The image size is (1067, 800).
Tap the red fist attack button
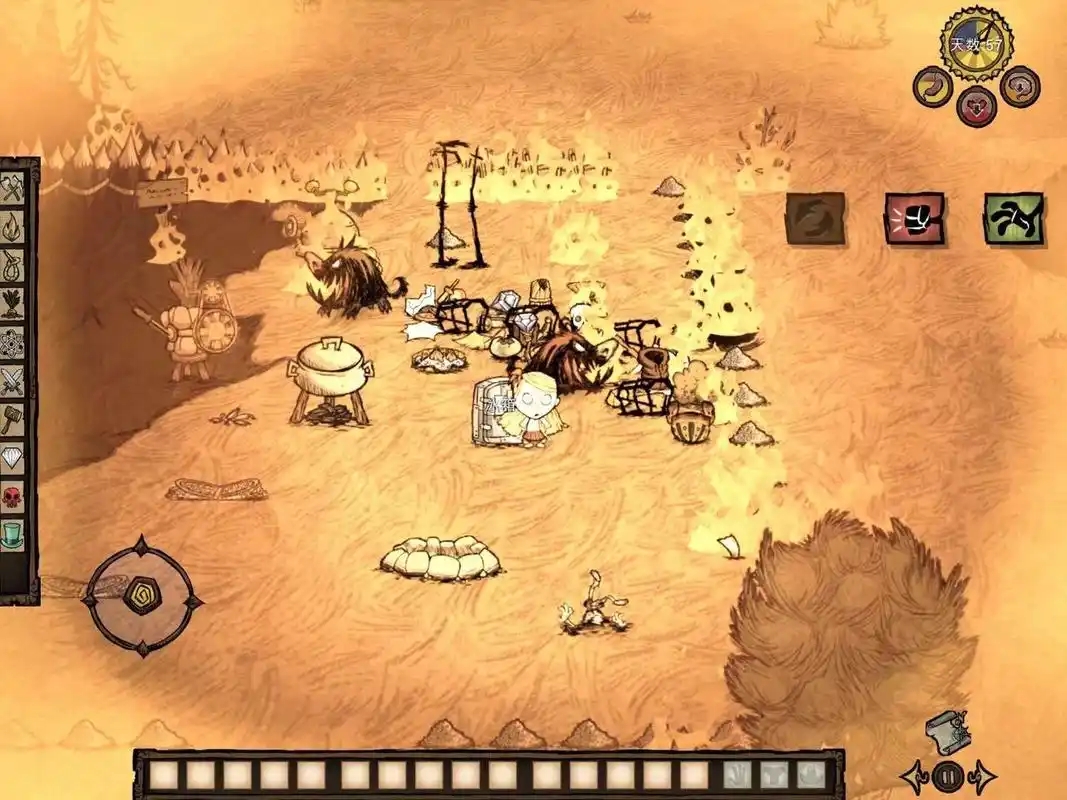tap(914, 218)
